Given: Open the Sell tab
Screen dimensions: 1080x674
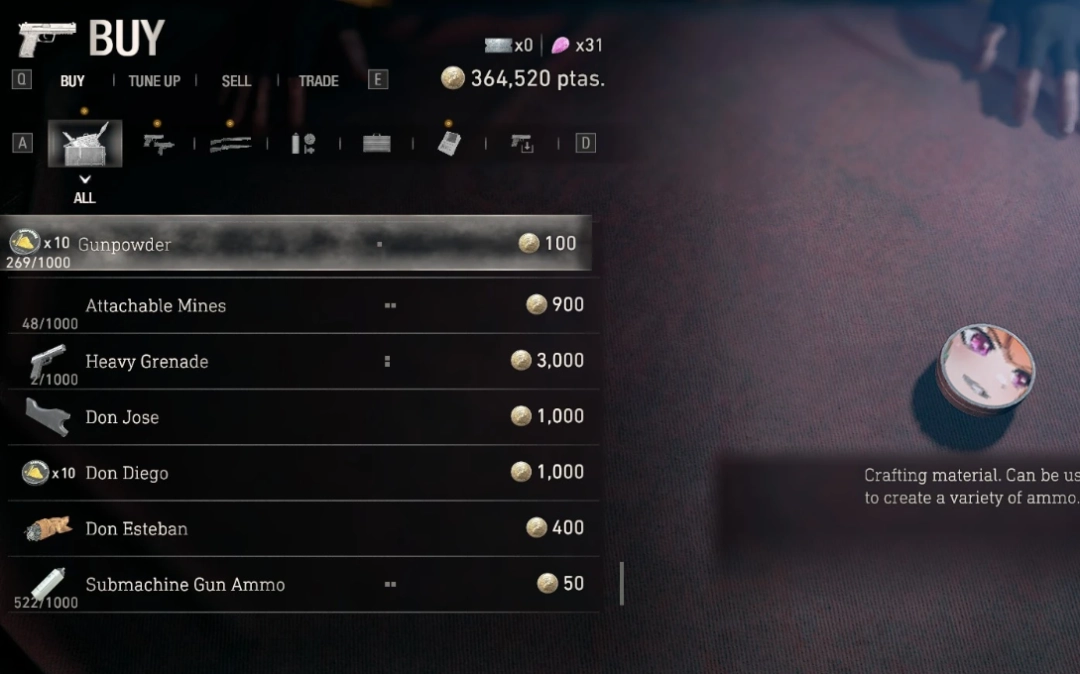Looking at the screenshot, I should 236,81.
